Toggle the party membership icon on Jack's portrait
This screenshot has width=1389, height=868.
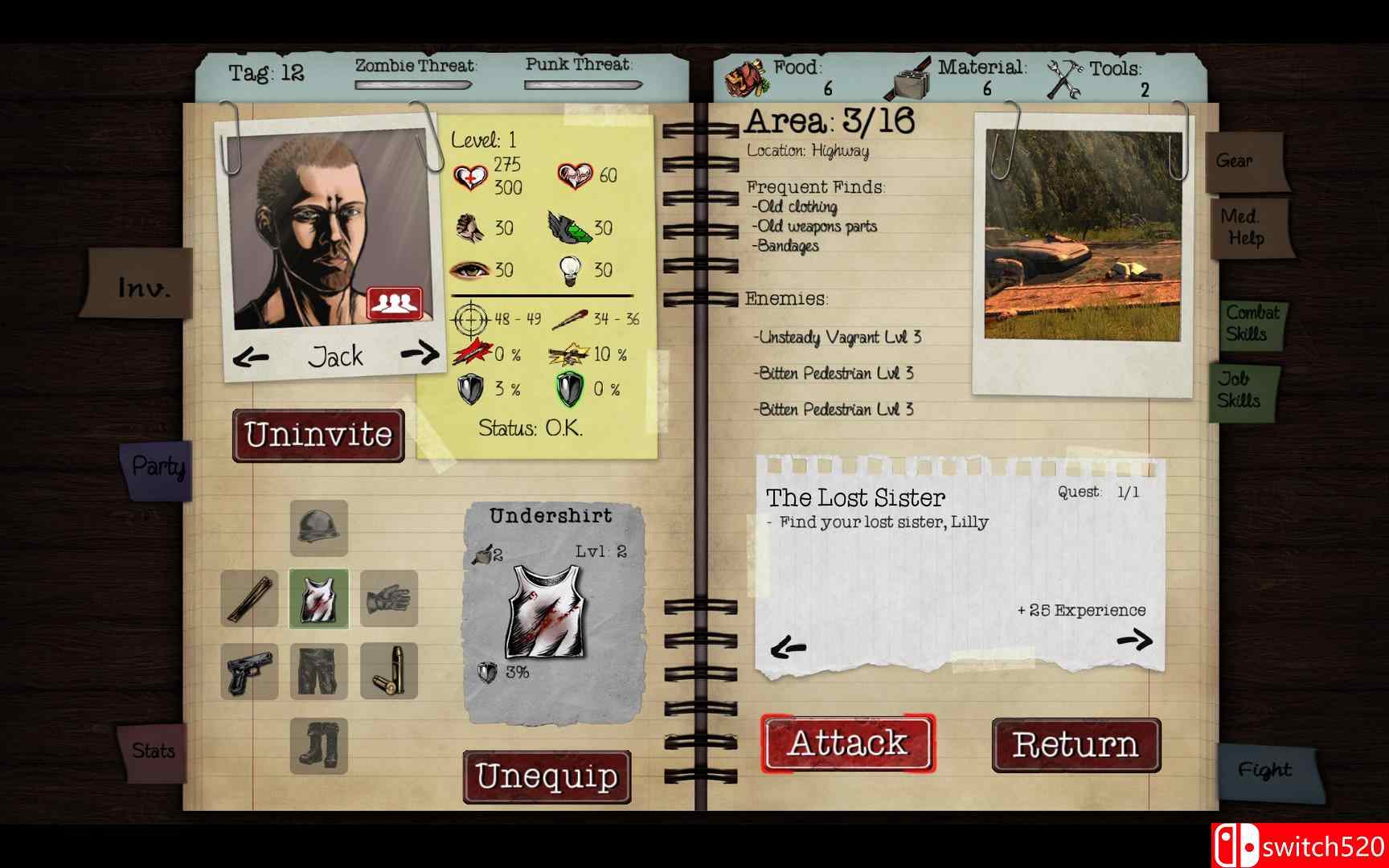point(395,303)
